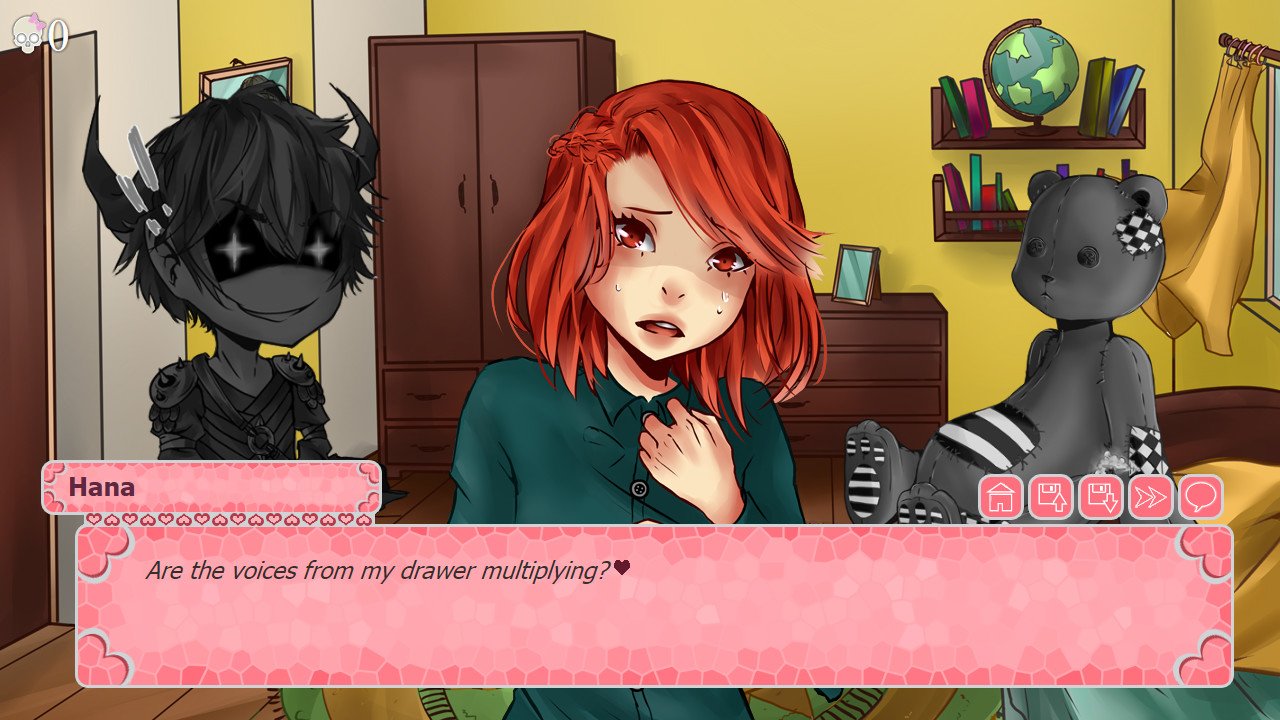Open the main menu with the home icon
This screenshot has width=1280, height=720.
coord(1003,496)
